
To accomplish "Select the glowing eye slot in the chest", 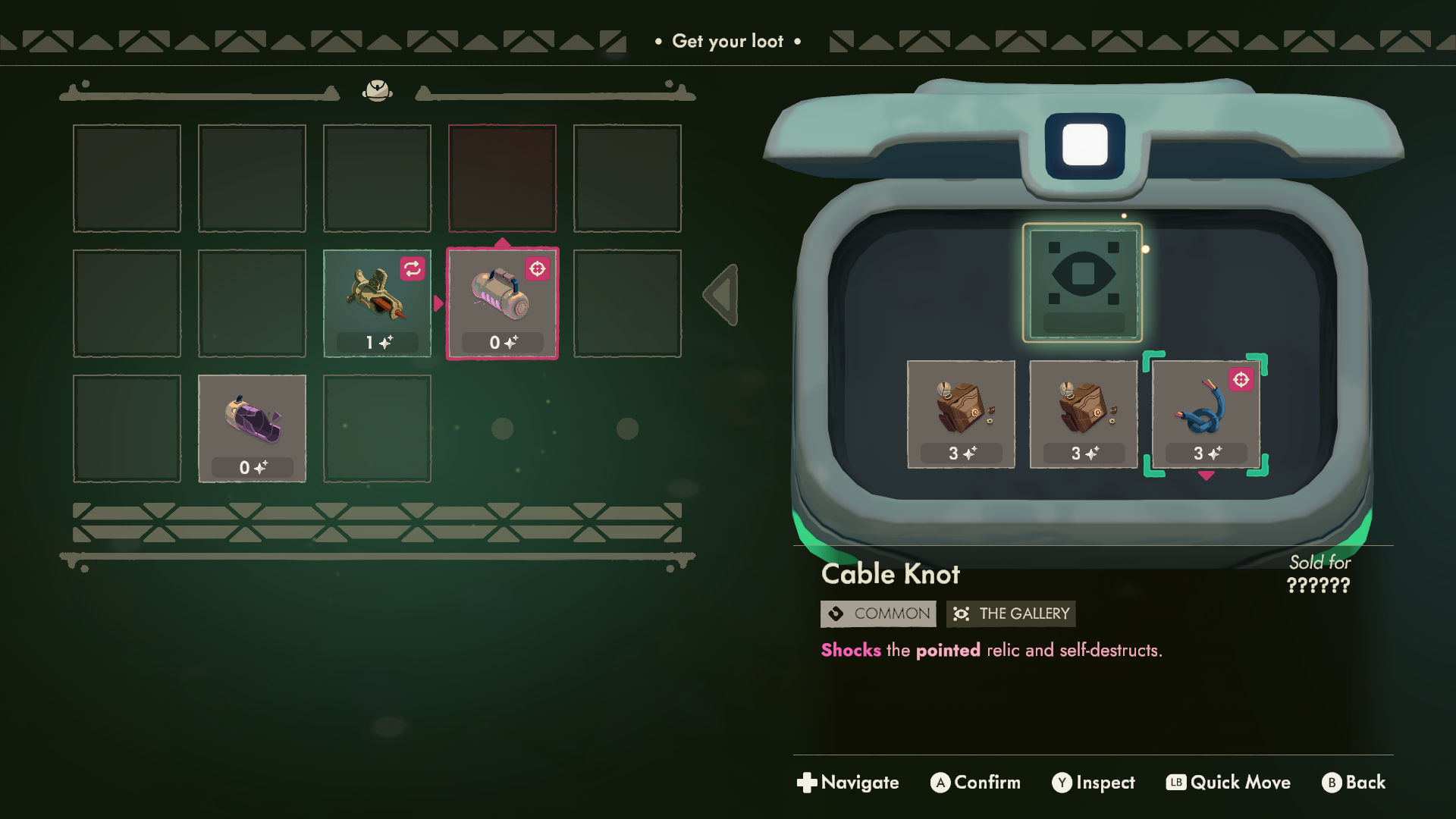I will point(1082,282).
